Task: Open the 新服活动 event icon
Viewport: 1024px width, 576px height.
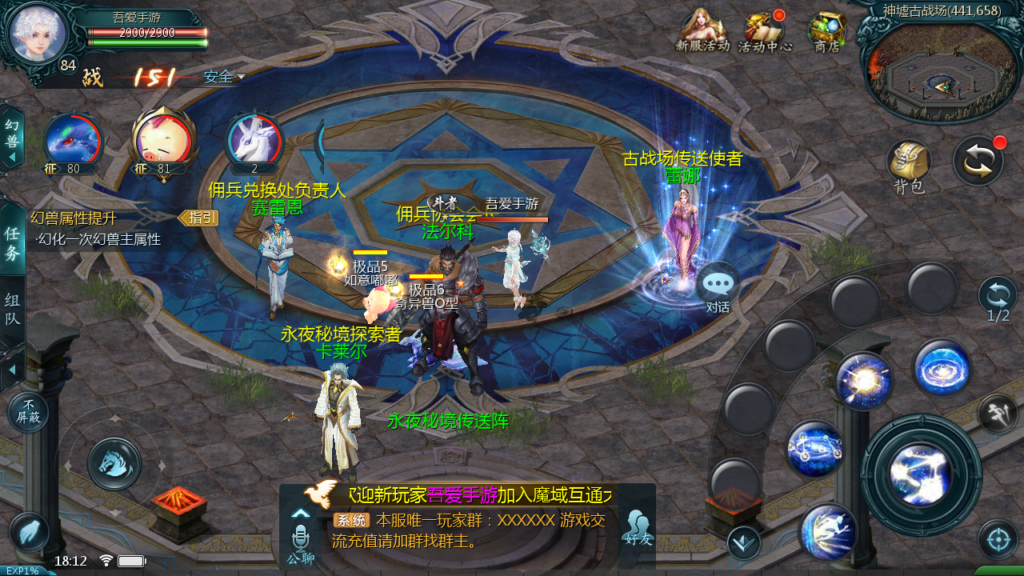Action: [702, 31]
